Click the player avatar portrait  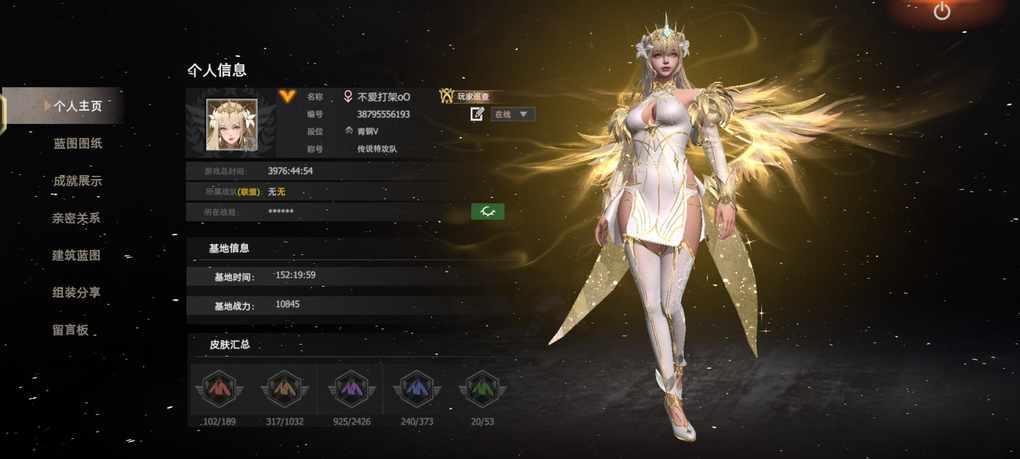pyautogui.click(x=231, y=125)
